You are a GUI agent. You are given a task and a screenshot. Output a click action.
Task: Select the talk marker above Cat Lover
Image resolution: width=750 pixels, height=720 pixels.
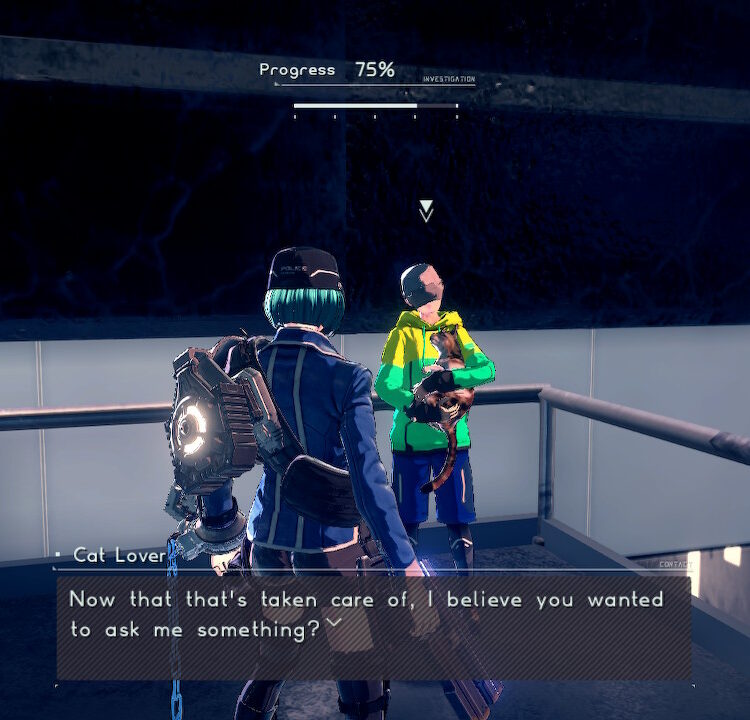[x=426, y=210]
